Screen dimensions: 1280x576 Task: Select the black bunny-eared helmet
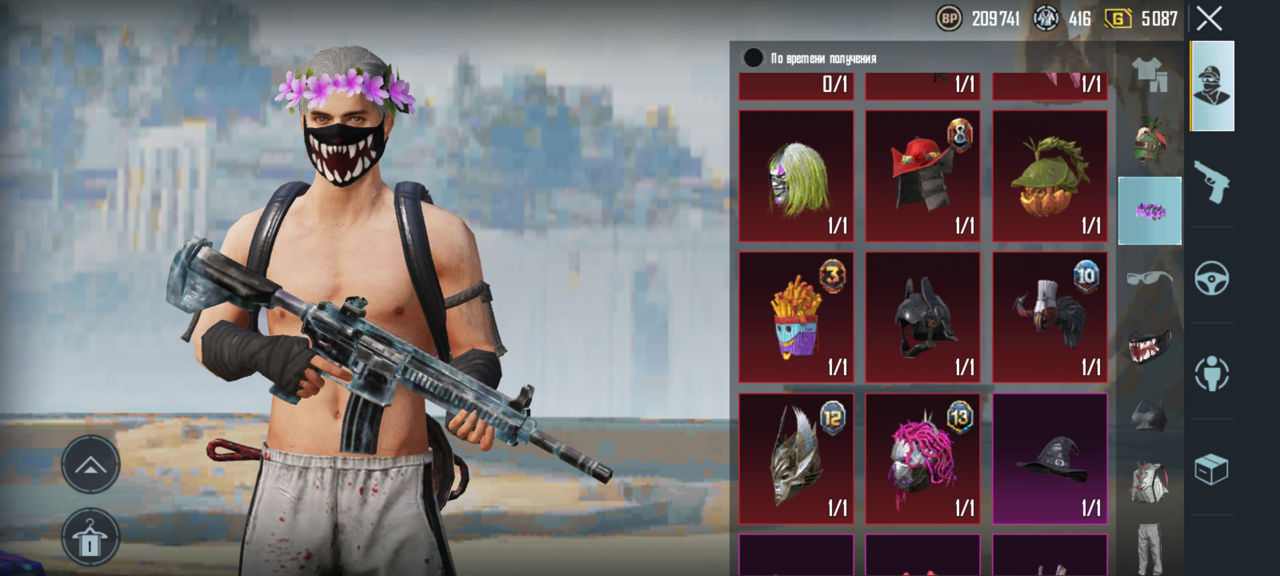point(922,318)
